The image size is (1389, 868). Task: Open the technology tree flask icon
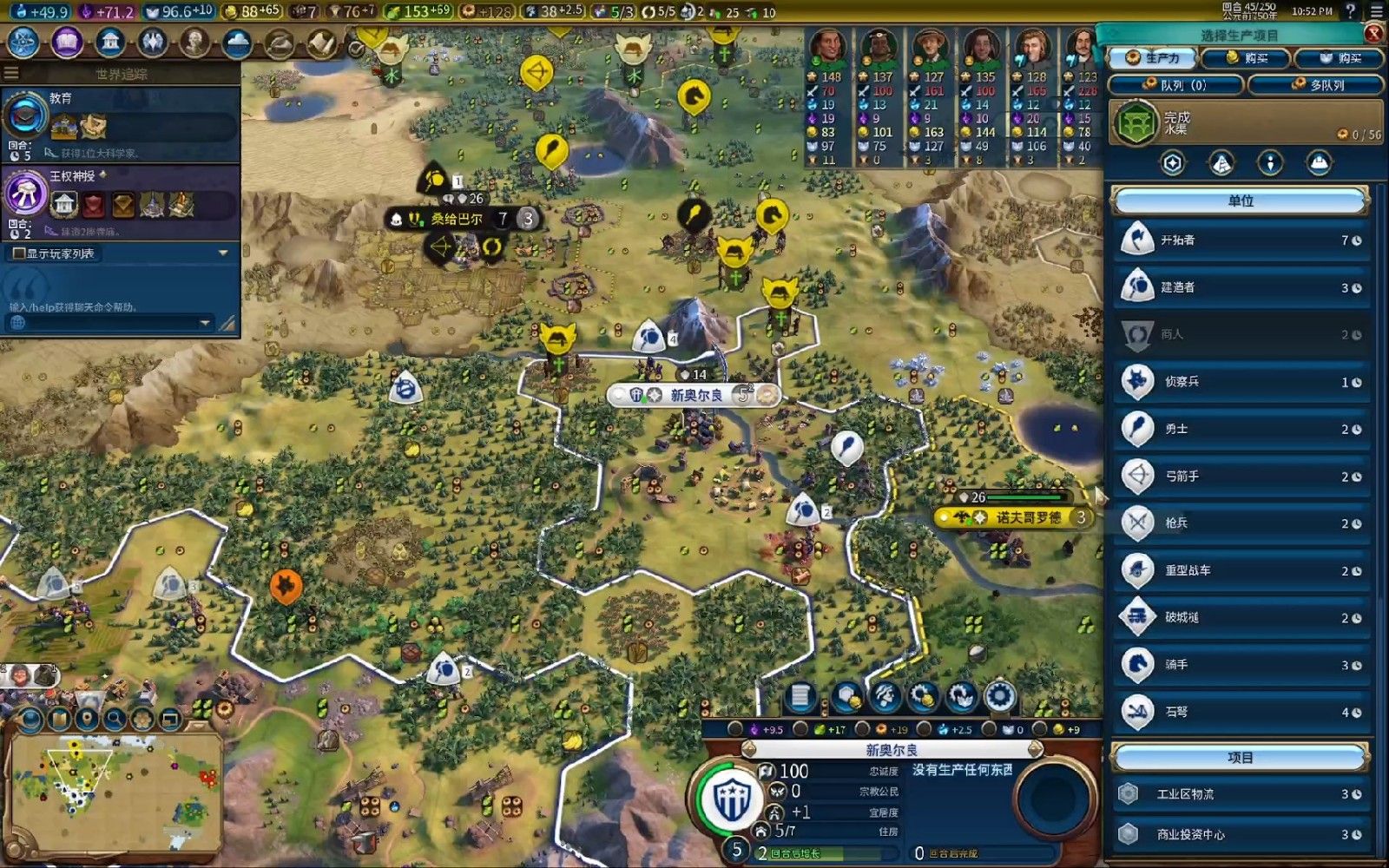tap(23, 42)
